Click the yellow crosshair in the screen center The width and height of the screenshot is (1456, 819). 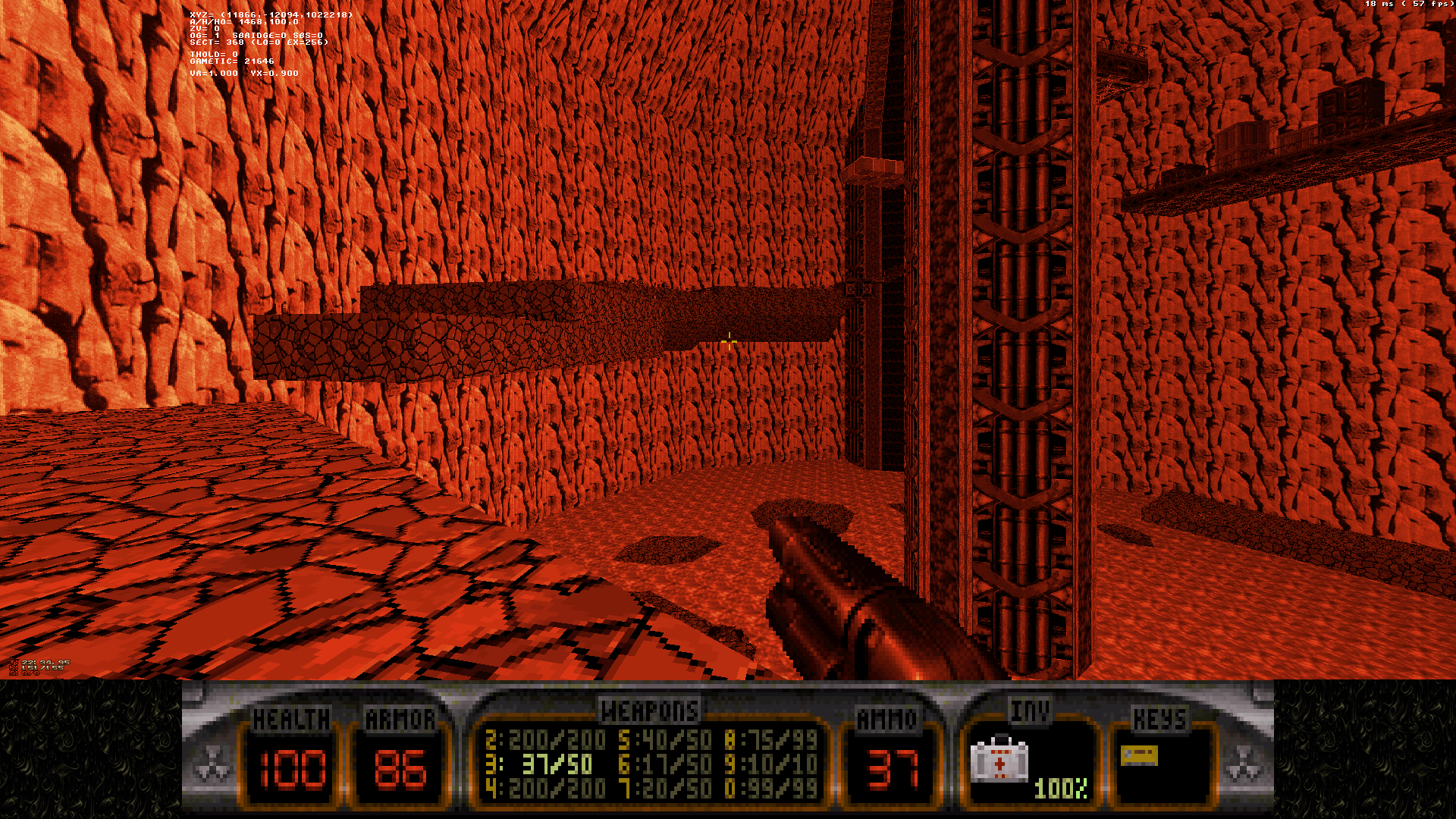[730, 342]
